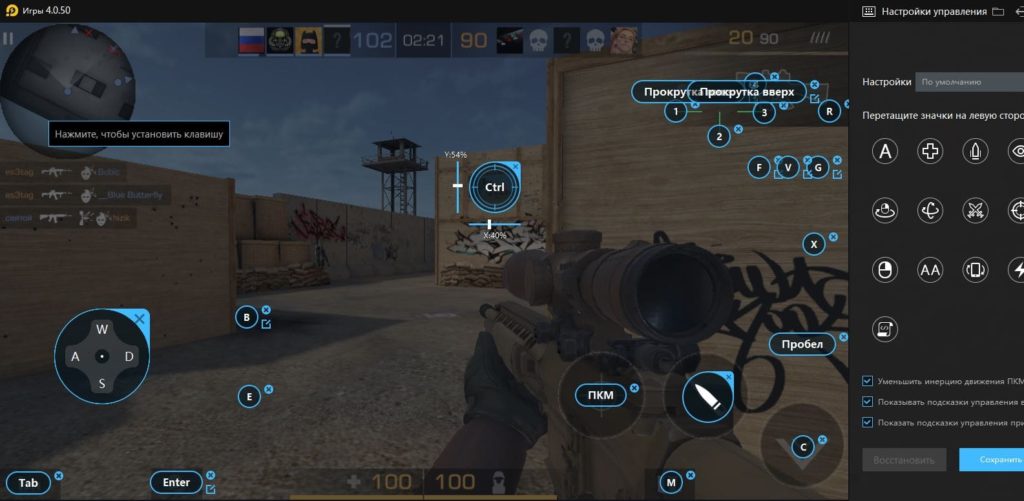Click the bullet fire button mapping
Viewport: 1024px width, 501px height.
point(707,397)
